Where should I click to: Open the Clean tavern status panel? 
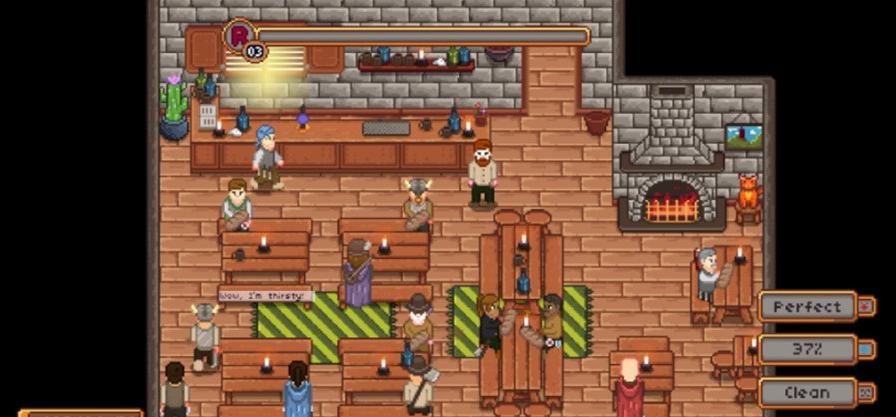(x=808, y=392)
